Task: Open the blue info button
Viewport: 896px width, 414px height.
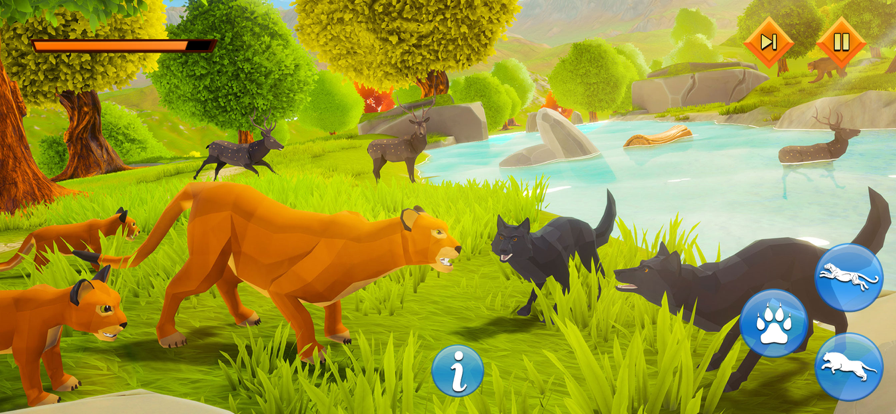Action: pos(458,371)
